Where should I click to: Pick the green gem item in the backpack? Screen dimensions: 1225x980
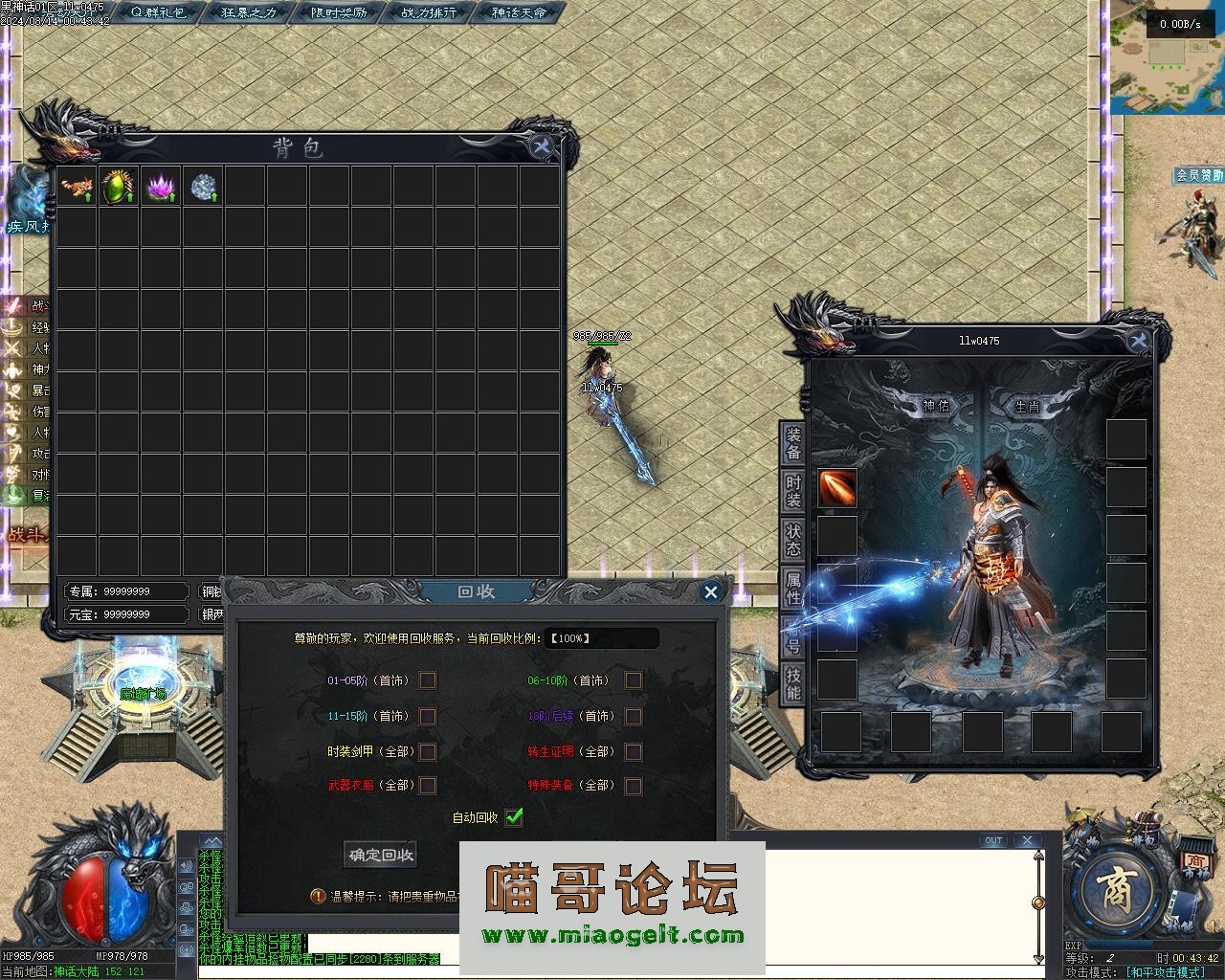(x=119, y=186)
